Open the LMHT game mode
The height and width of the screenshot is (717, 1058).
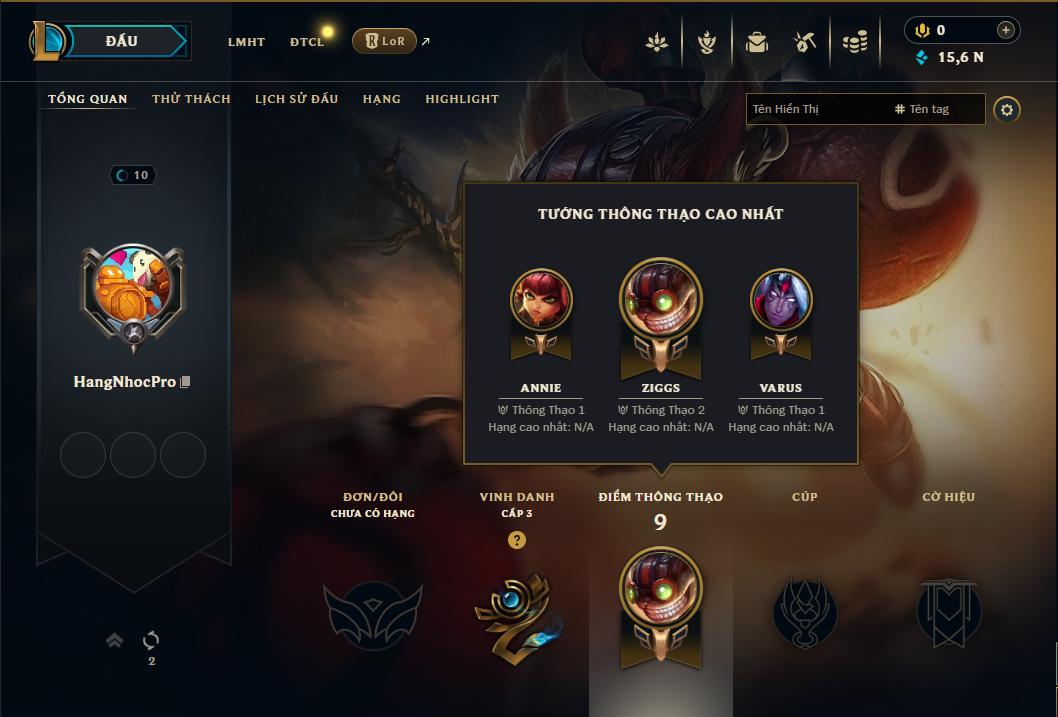(x=246, y=42)
